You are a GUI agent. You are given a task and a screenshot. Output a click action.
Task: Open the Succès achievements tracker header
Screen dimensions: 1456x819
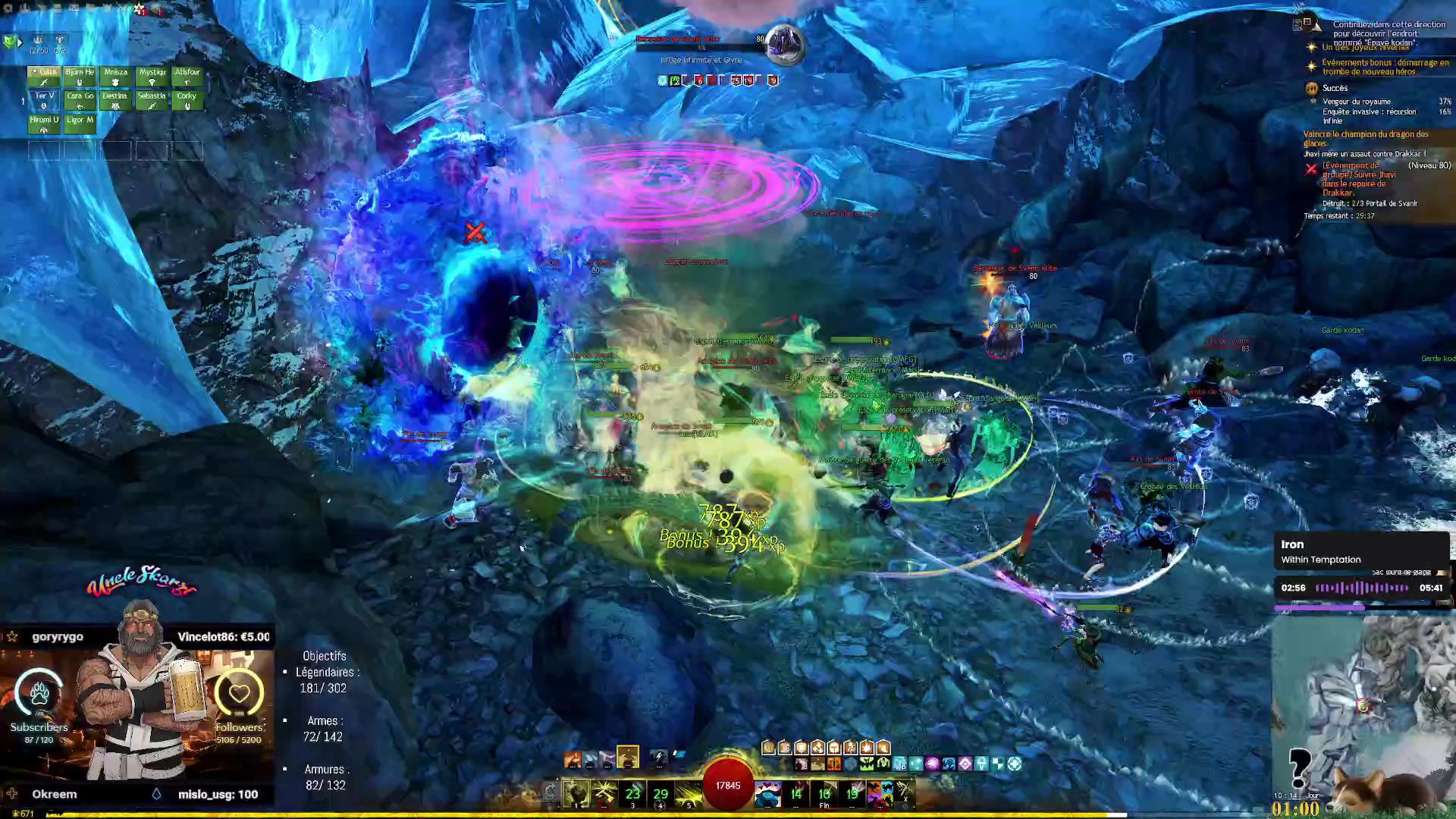1335,88
